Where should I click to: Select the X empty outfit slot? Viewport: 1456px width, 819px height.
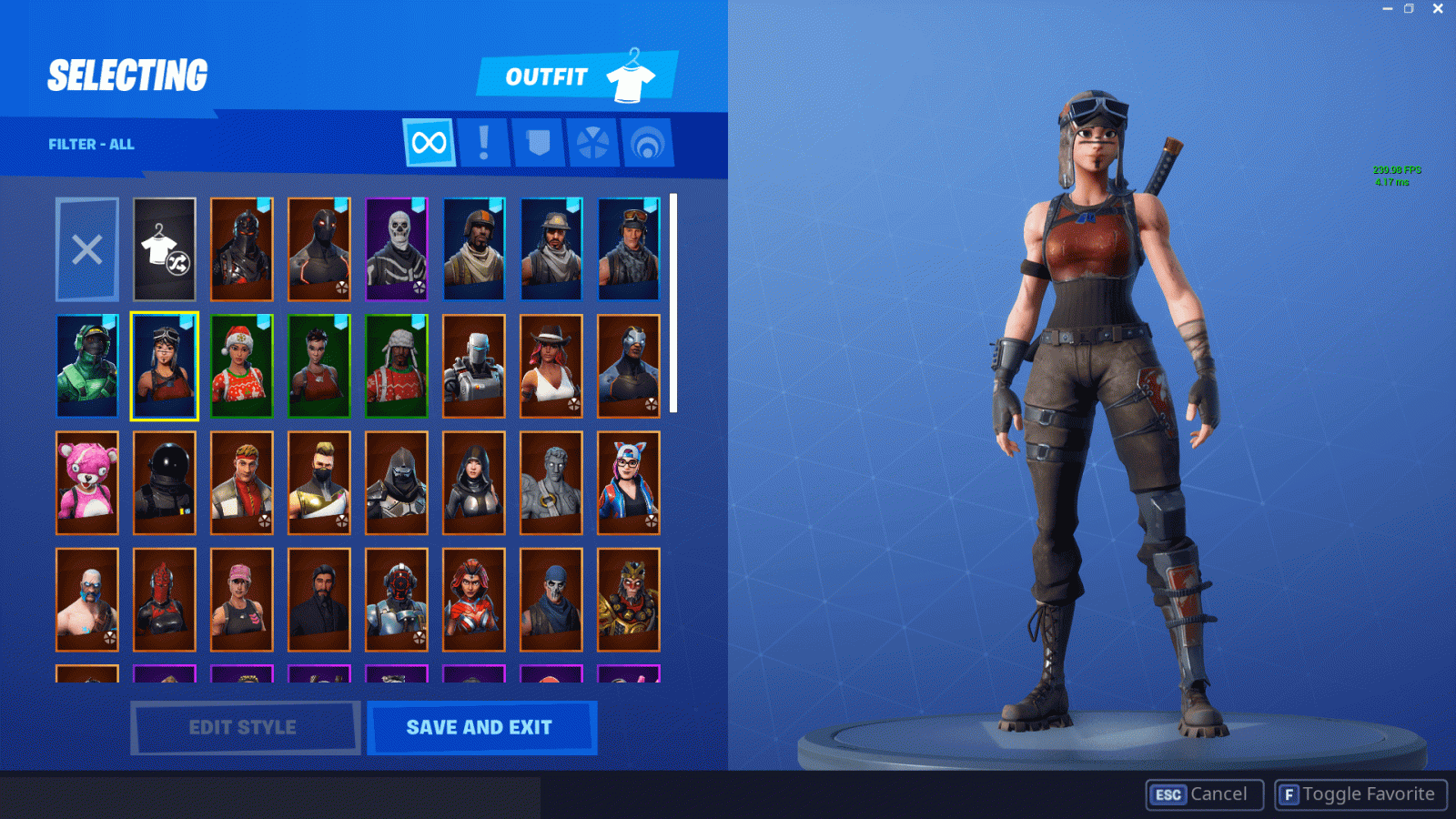pyautogui.click(x=86, y=248)
